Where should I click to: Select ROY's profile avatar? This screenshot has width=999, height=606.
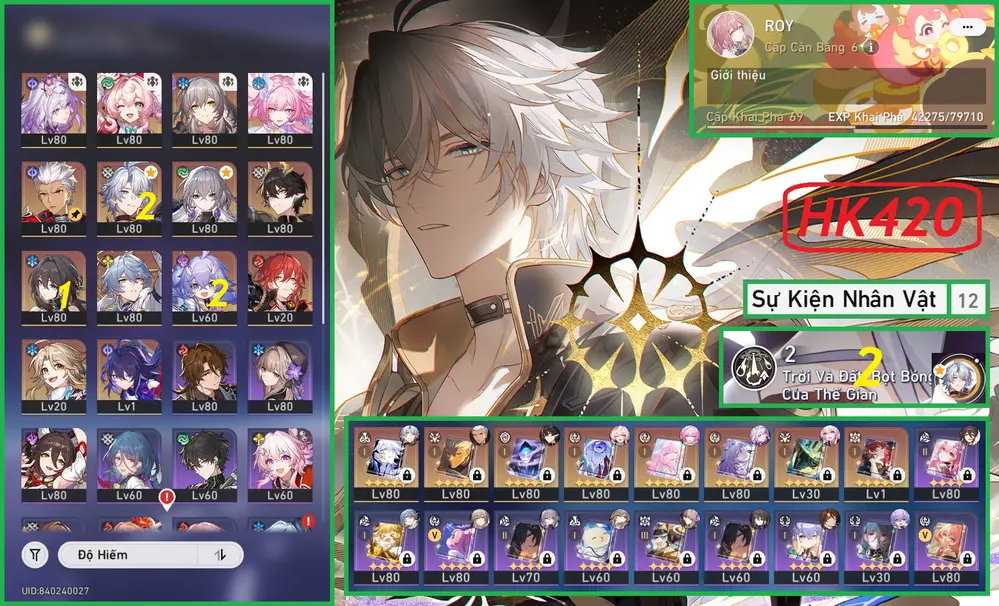pyautogui.click(x=731, y=37)
